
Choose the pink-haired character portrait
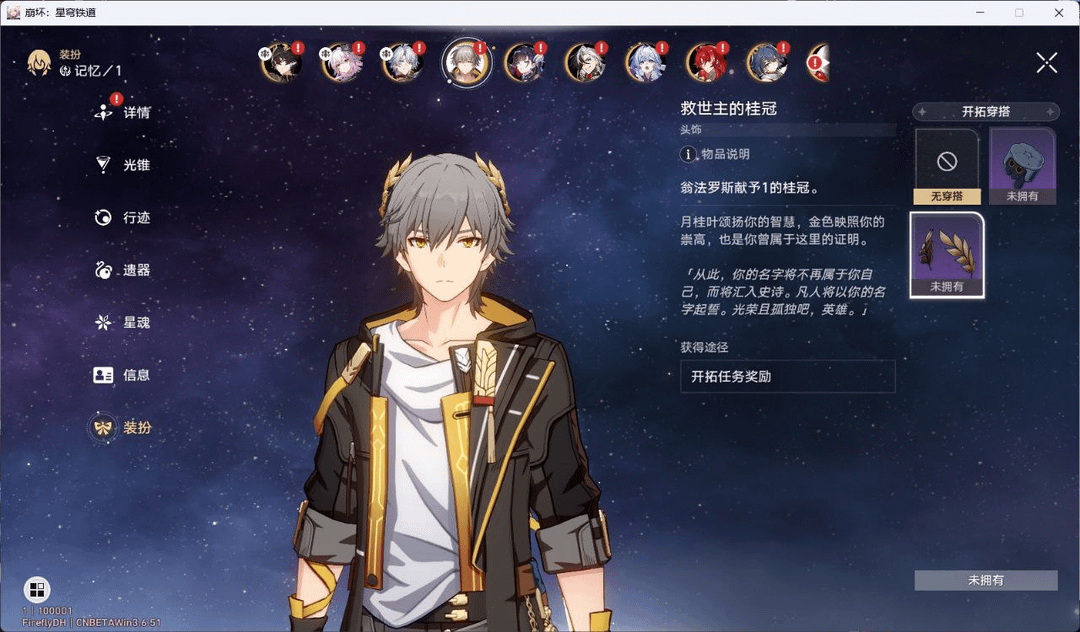[x=338, y=63]
